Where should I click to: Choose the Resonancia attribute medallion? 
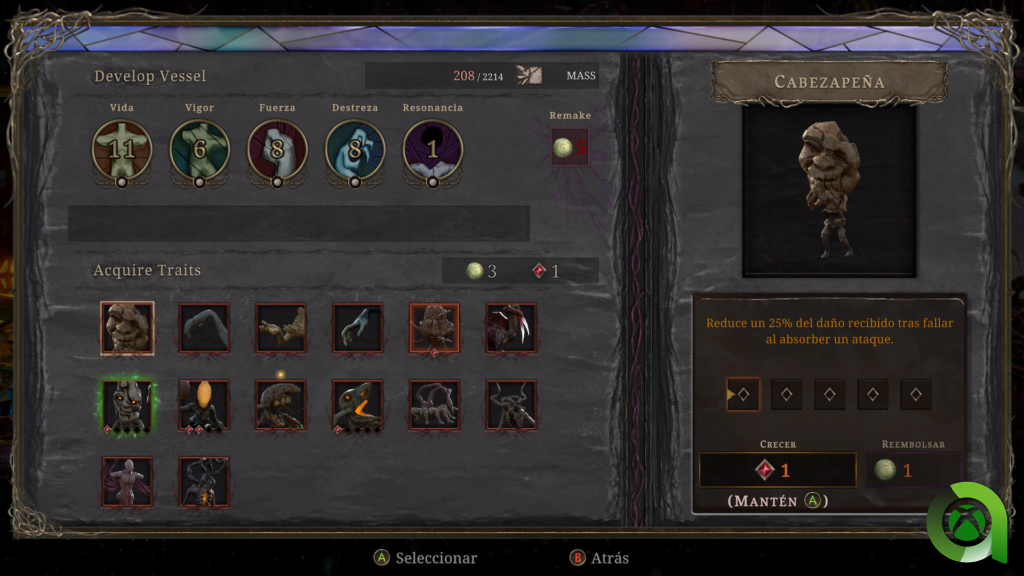(x=432, y=149)
